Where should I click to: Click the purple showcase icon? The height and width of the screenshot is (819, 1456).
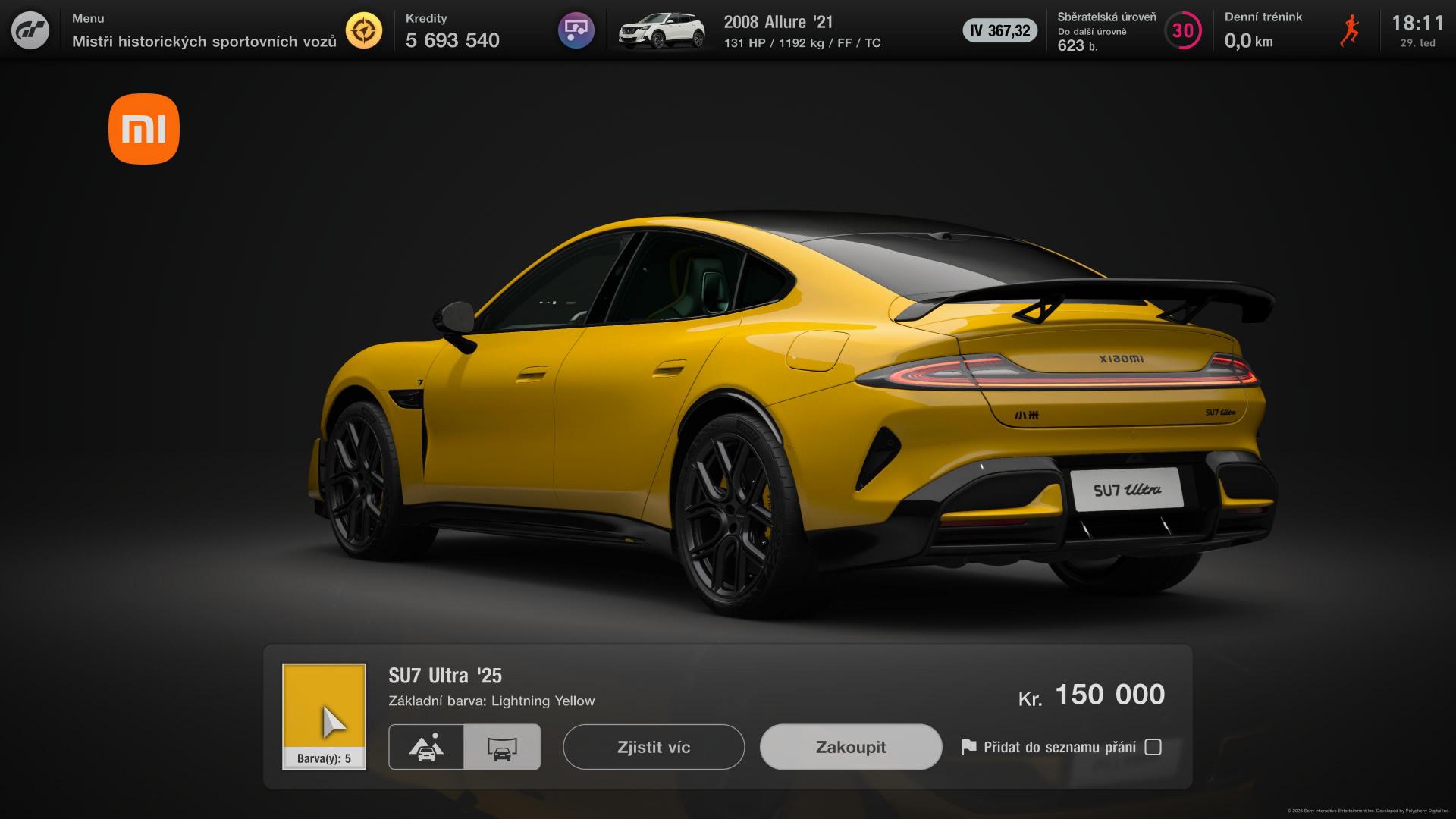point(576,30)
